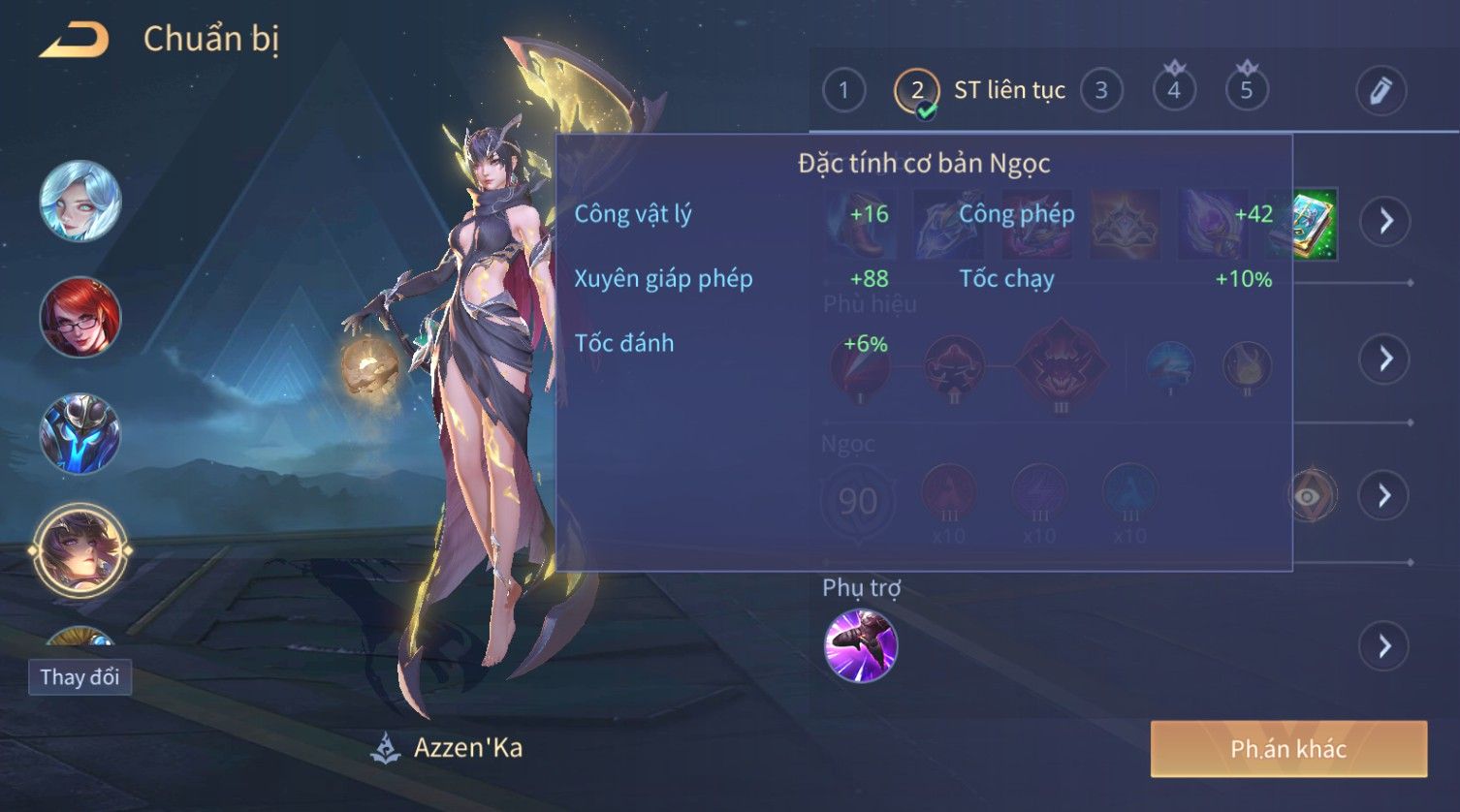Go back using the arrow button
1460x812 pixels.
pyautogui.click(x=74, y=40)
